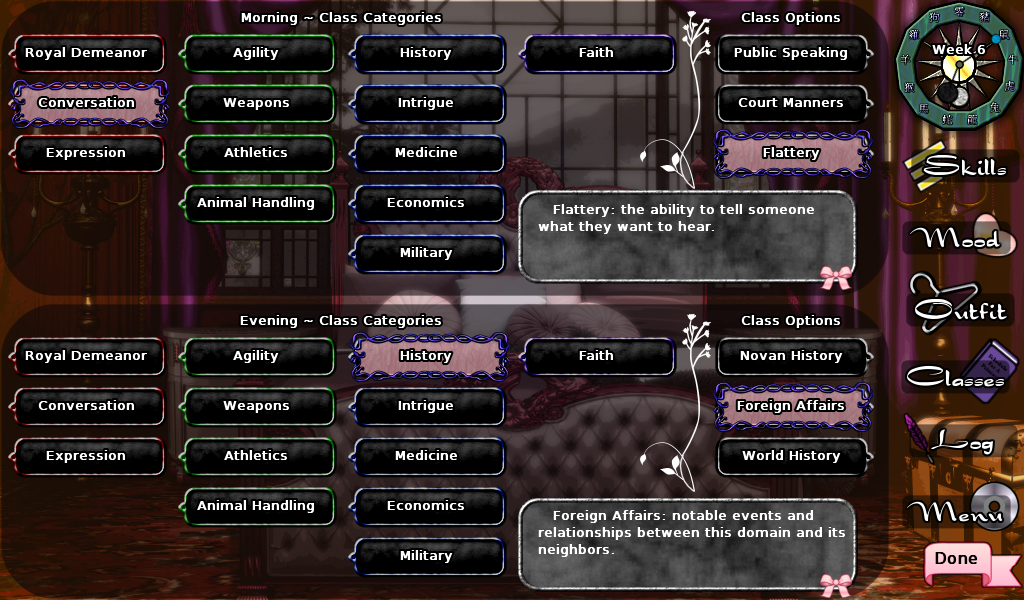Select Economics in the Evening class categories
Image resolution: width=1024 pixels, height=600 pixels.
(x=426, y=506)
